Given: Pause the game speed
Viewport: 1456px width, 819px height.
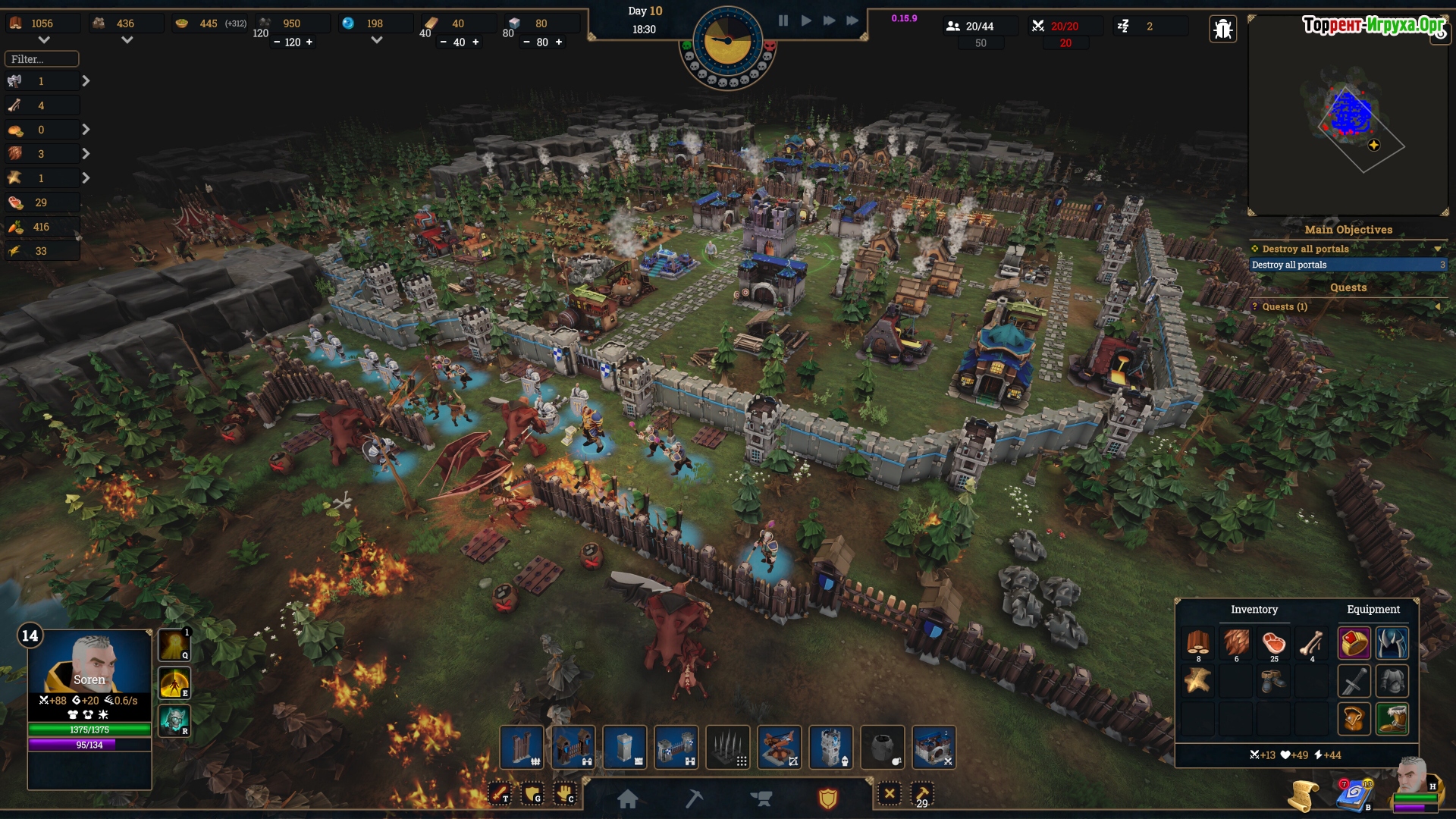Looking at the screenshot, I should click(783, 21).
